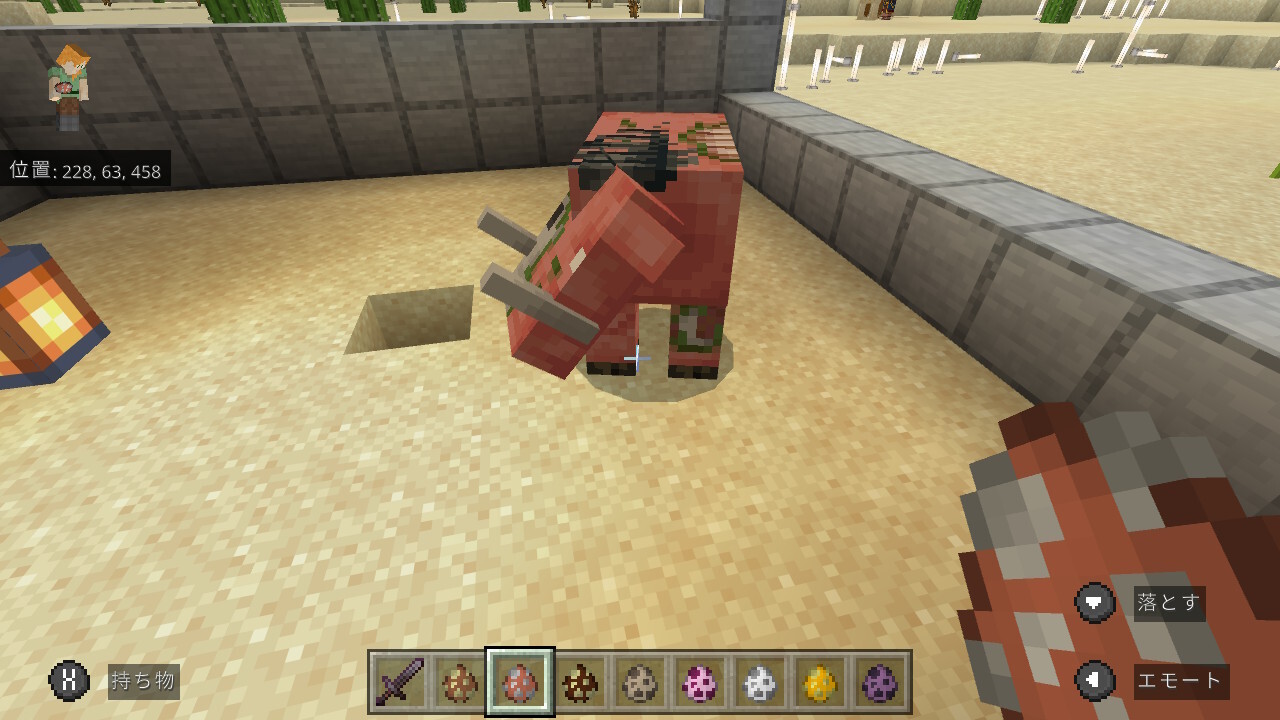Select the beige spawn egg with gray spots
Viewport: 1280px width, 720px height.
[x=640, y=682]
